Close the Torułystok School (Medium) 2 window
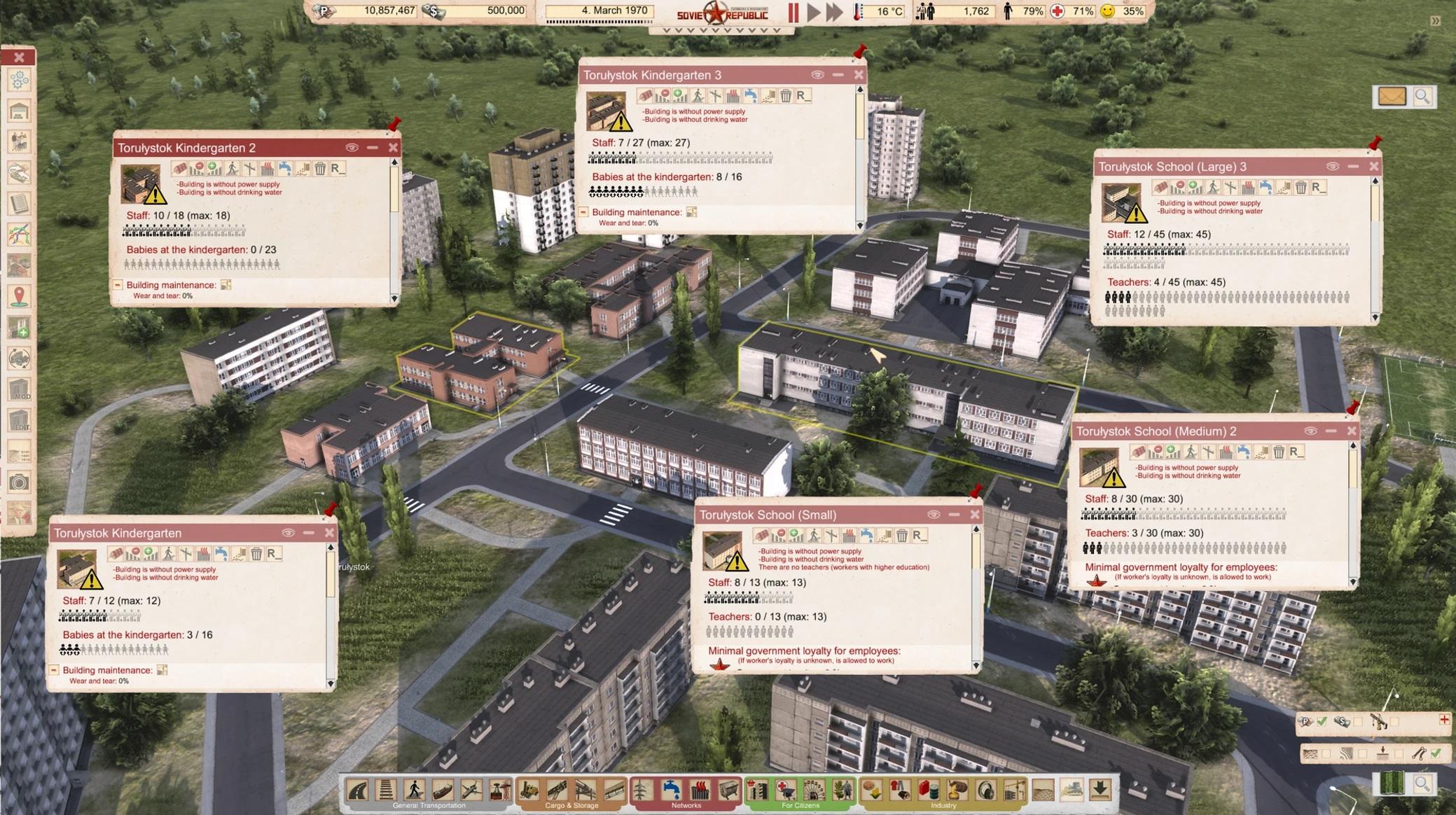This screenshot has height=815, width=1456. coord(1352,431)
